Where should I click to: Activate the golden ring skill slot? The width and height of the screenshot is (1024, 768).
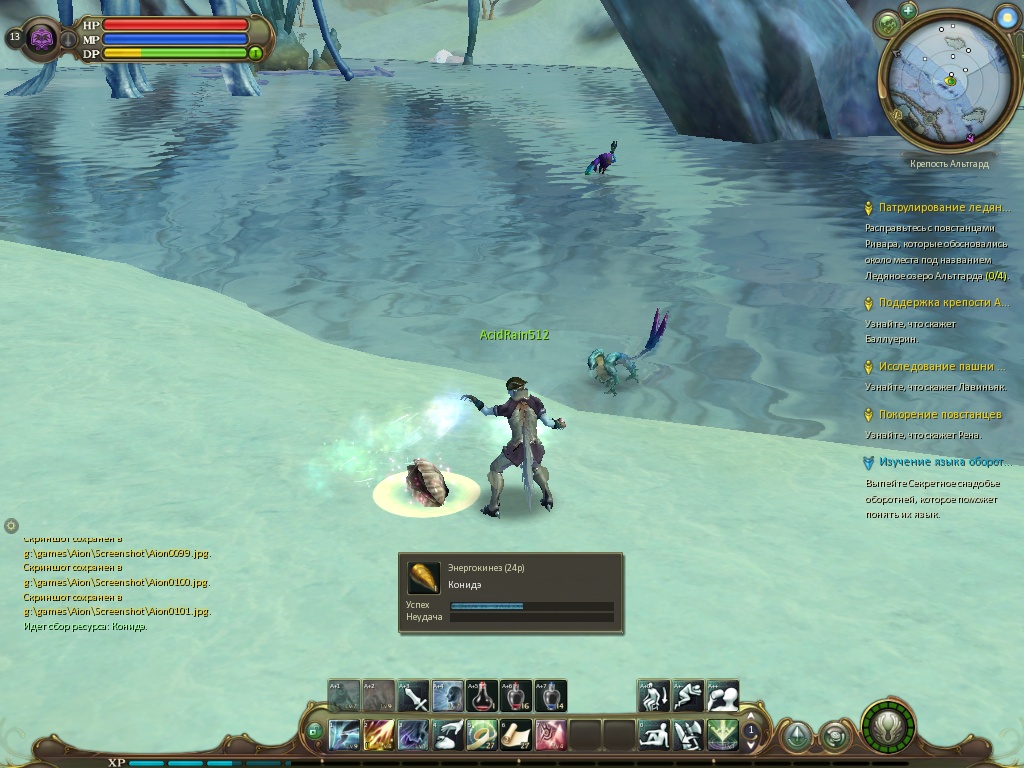coord(482,736)
